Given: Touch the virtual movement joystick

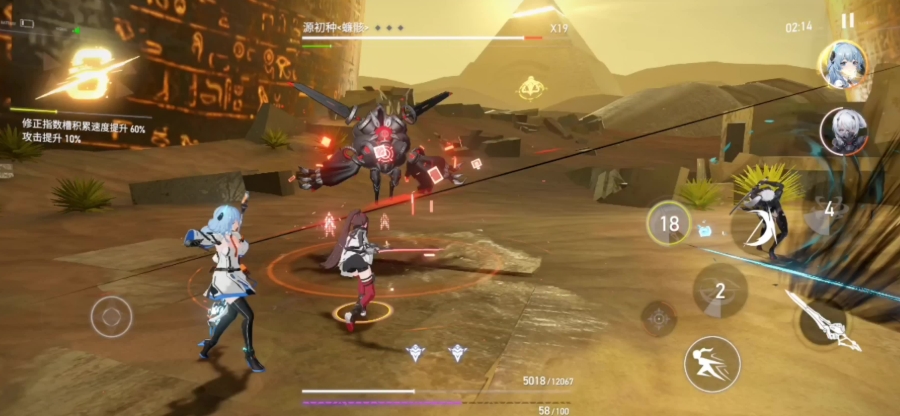Looking at the screenshot, I should tap(111, 318).
